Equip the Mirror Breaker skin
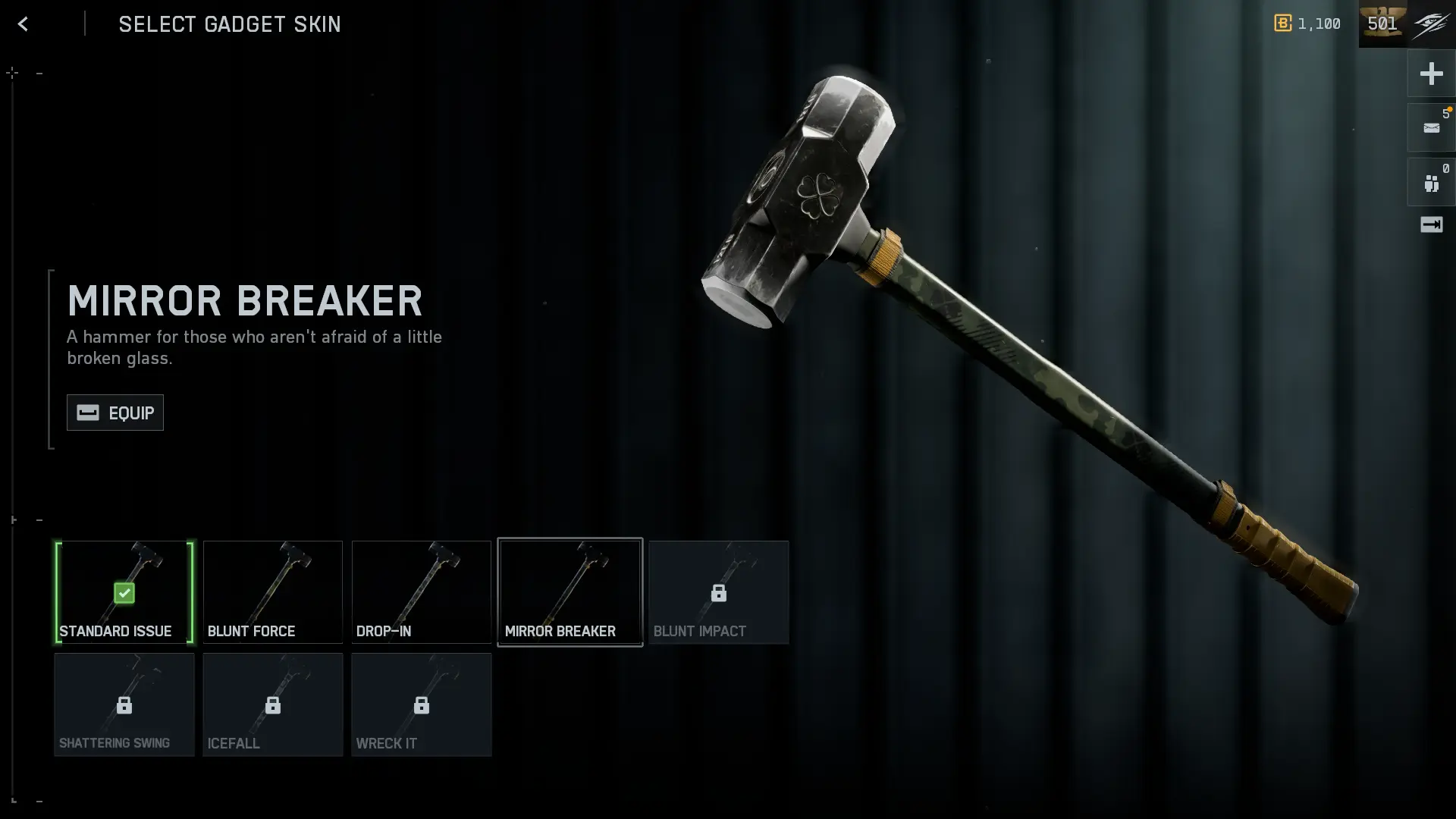This screenshot has width=1456, height=819. [115, 413]
